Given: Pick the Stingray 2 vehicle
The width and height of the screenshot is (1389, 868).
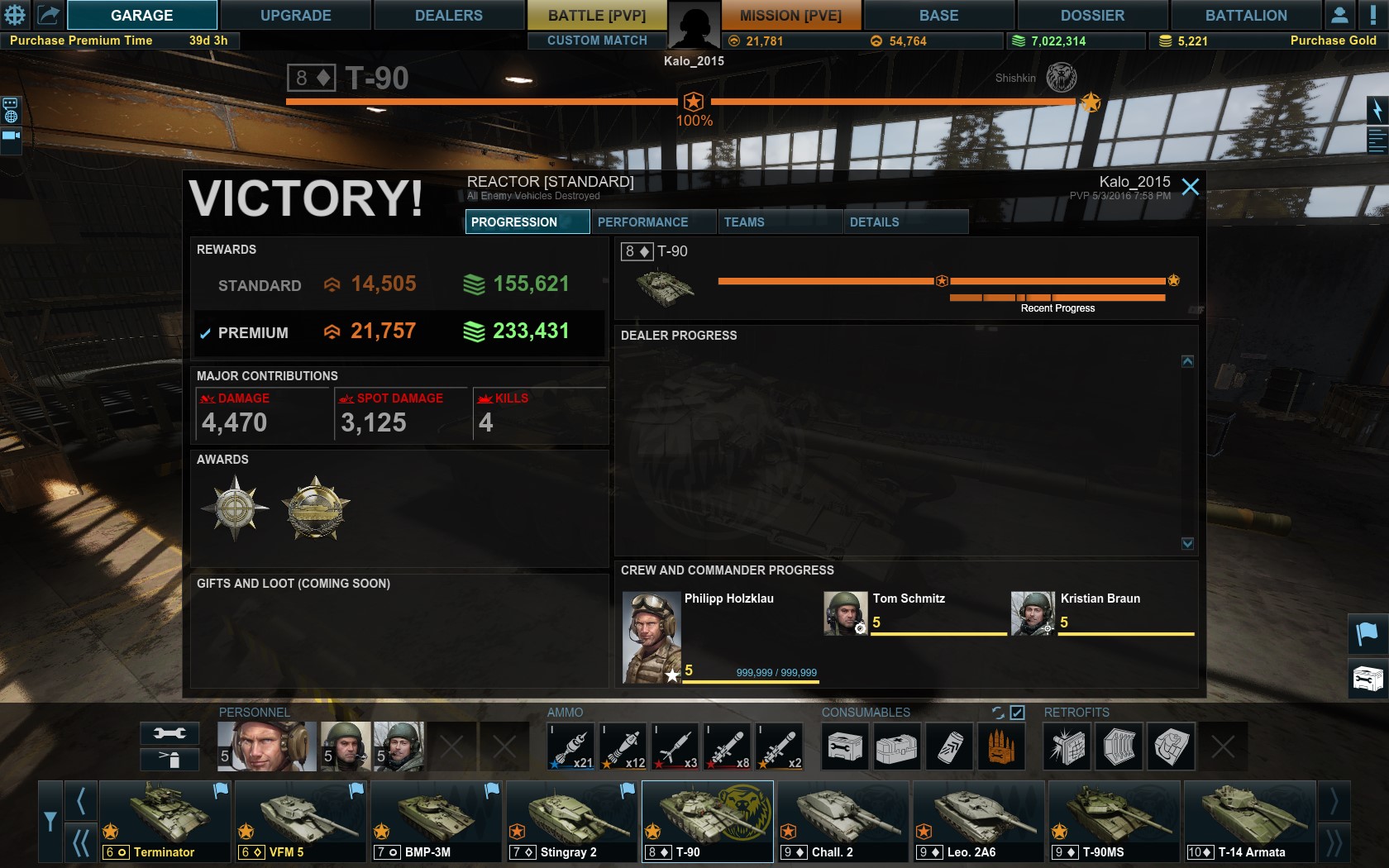Looking at the screenshot, I should [572, 822].
